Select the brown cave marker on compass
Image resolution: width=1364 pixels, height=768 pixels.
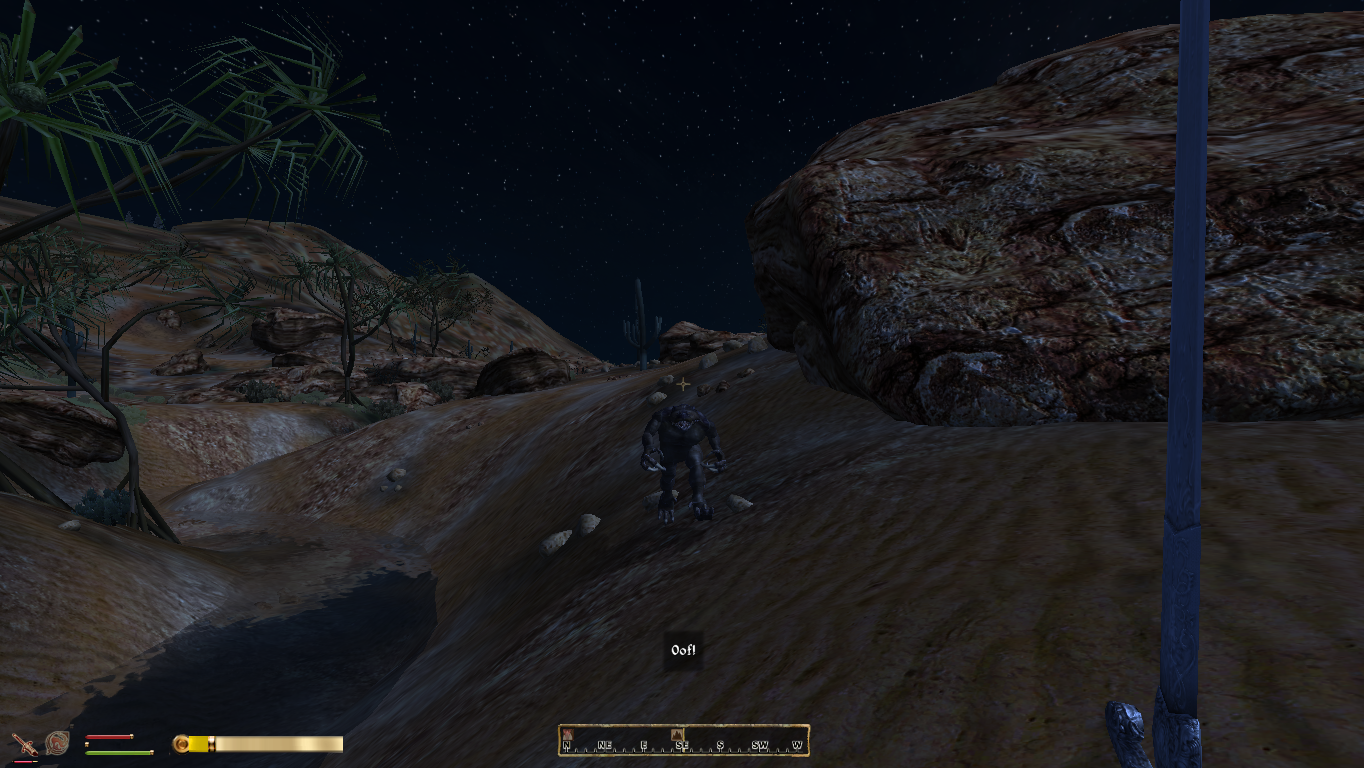click(678, 735)
